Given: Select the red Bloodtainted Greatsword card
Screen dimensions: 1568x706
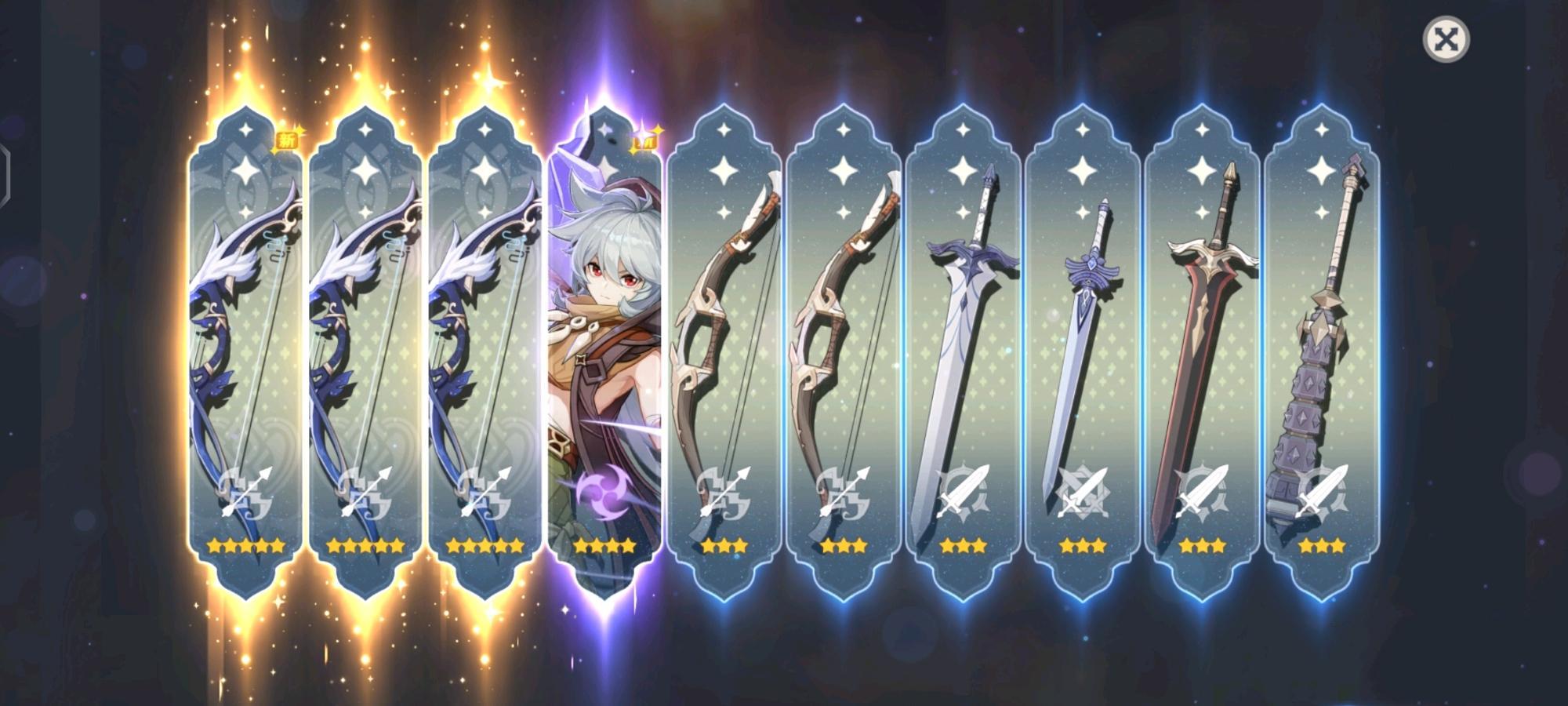Looking at the screenshot, I should pos(1202,353).
